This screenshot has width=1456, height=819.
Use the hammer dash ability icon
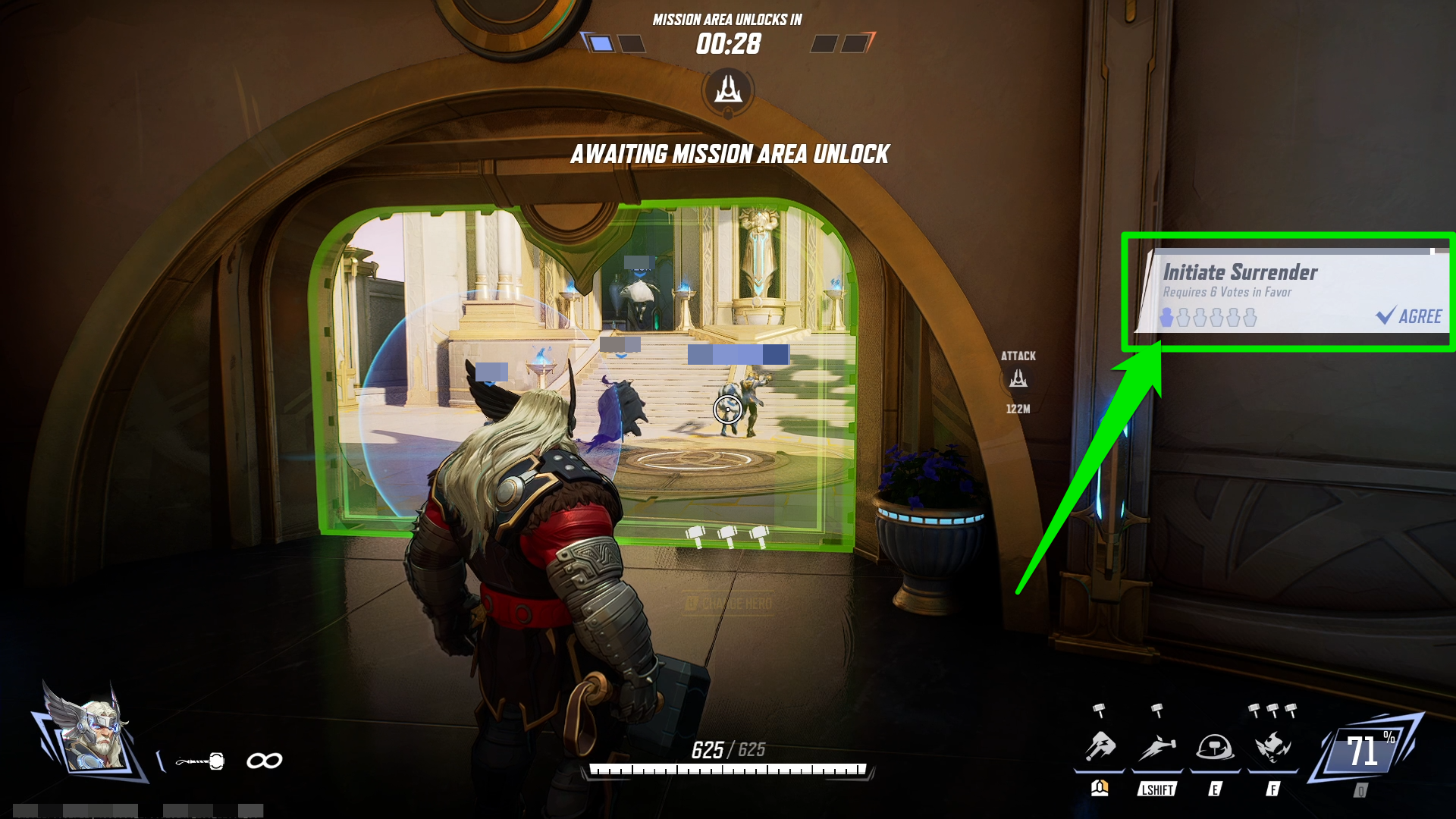[x=1156, y=747]
